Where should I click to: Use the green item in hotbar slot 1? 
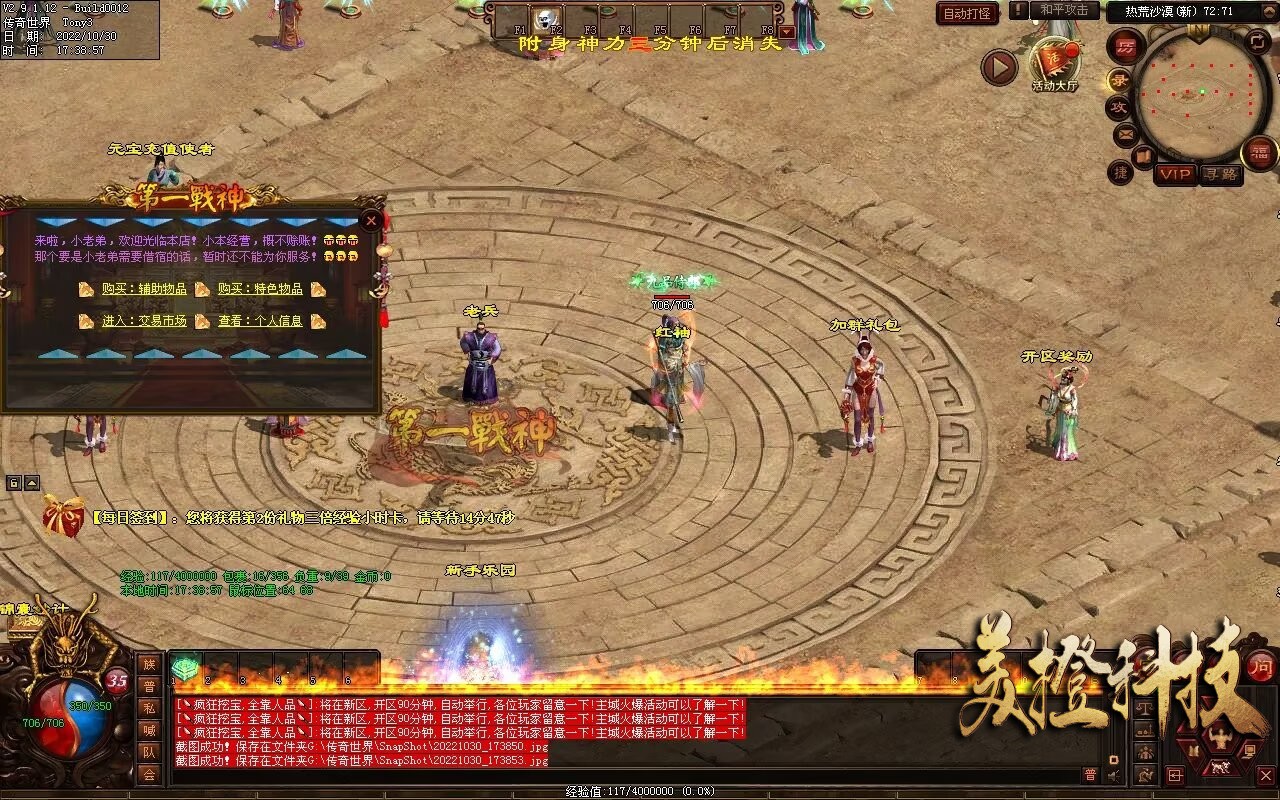tap(185, 668)
